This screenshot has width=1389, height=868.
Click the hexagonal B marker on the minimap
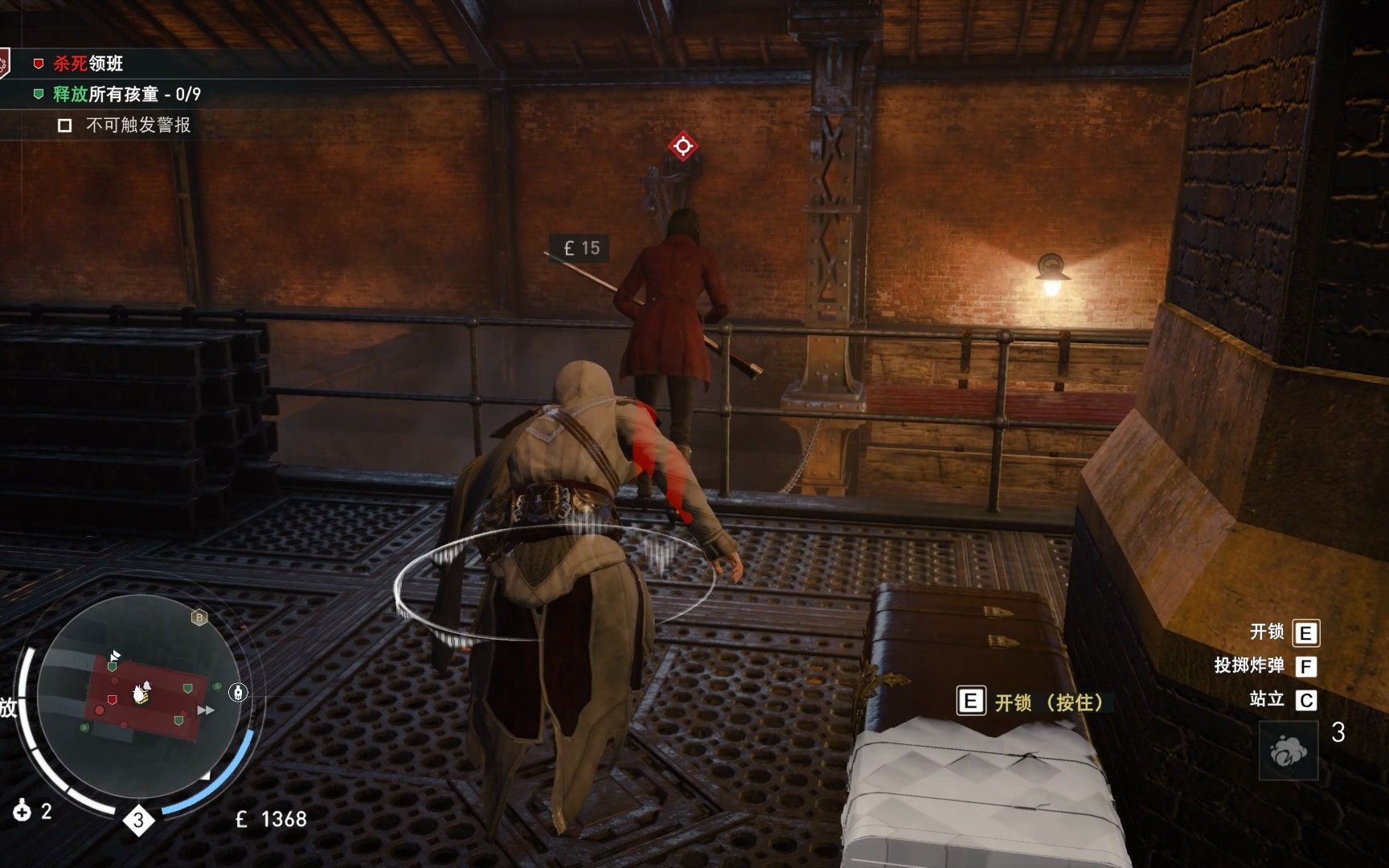199,617
